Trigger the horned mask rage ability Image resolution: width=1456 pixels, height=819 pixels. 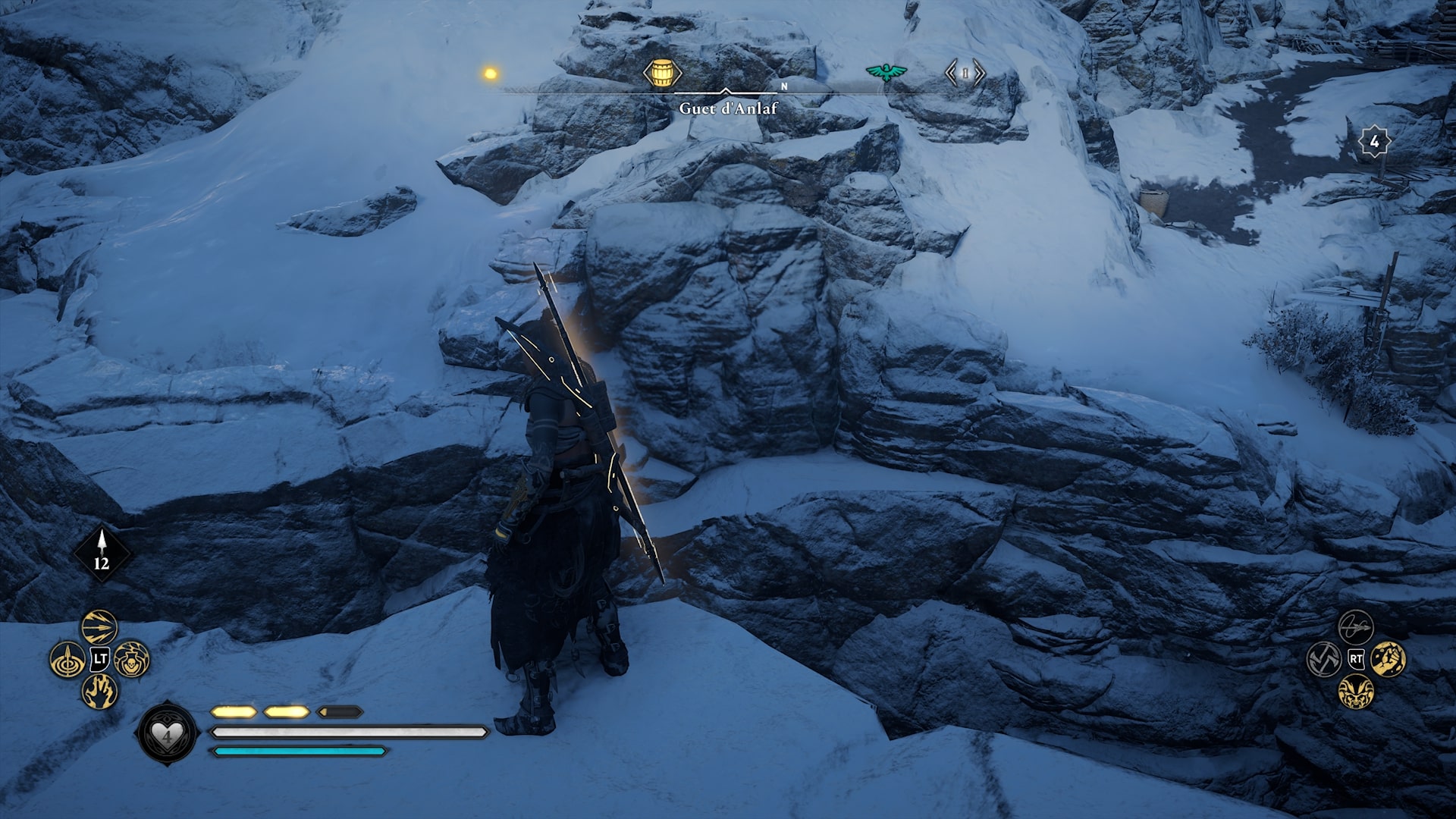point(1356,692)
